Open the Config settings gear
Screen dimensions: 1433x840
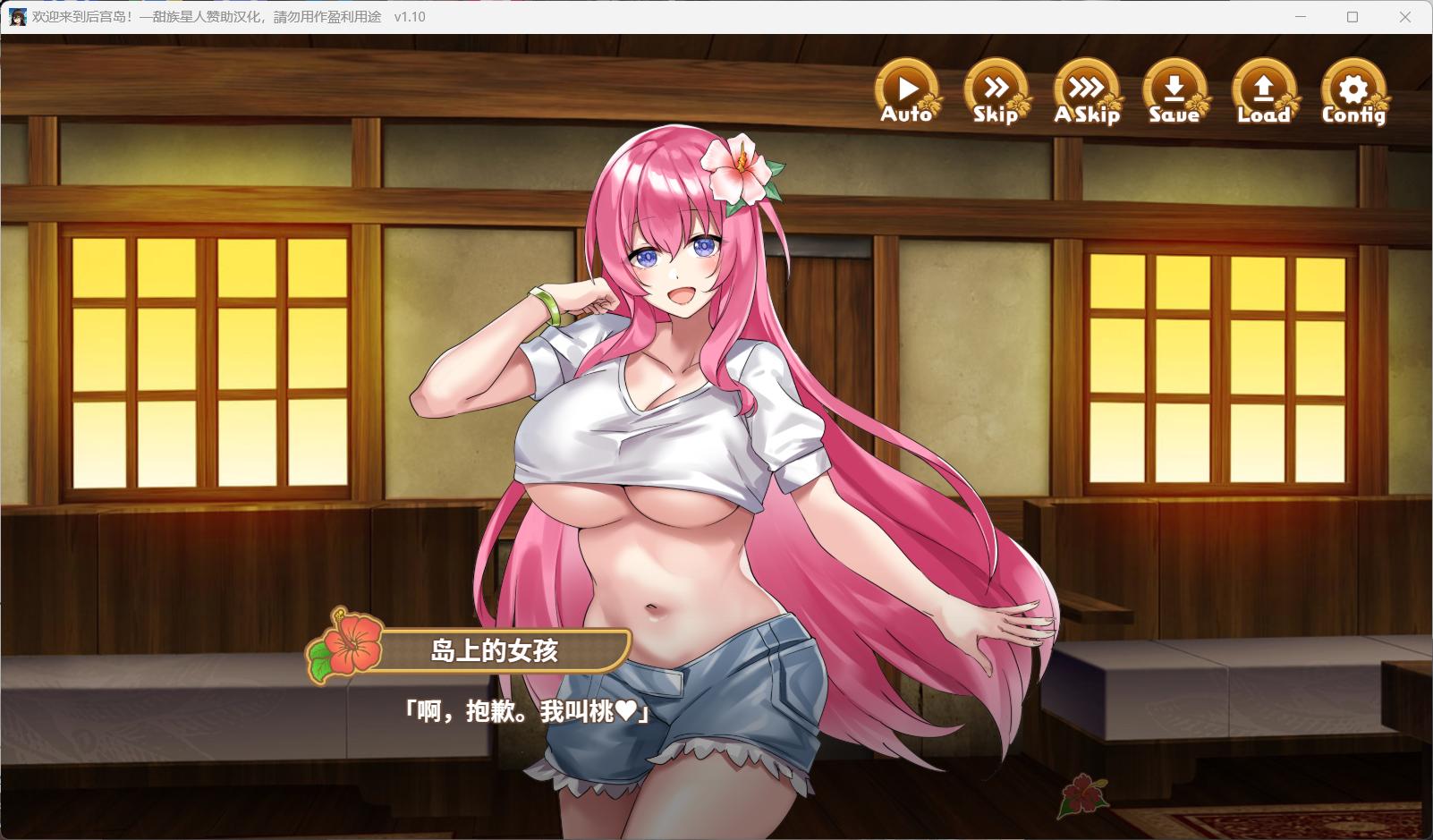[1352, 89]
